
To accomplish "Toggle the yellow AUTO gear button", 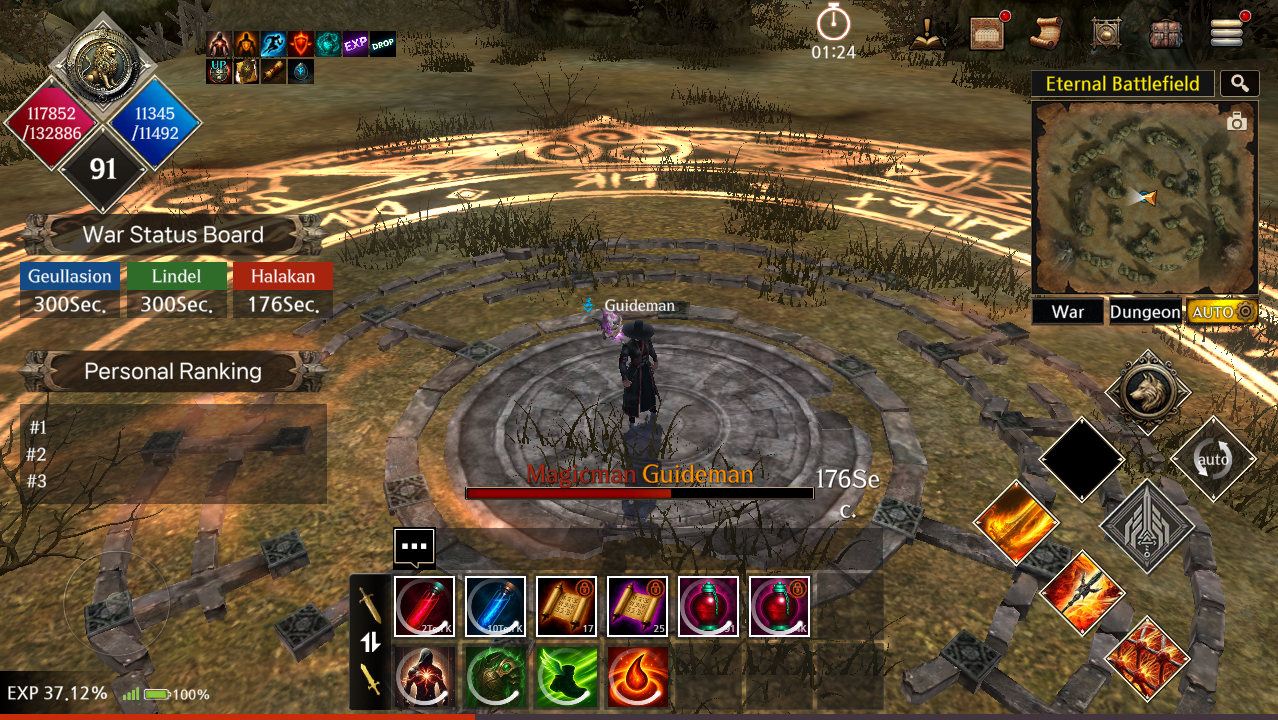I will pos(1221,312).
